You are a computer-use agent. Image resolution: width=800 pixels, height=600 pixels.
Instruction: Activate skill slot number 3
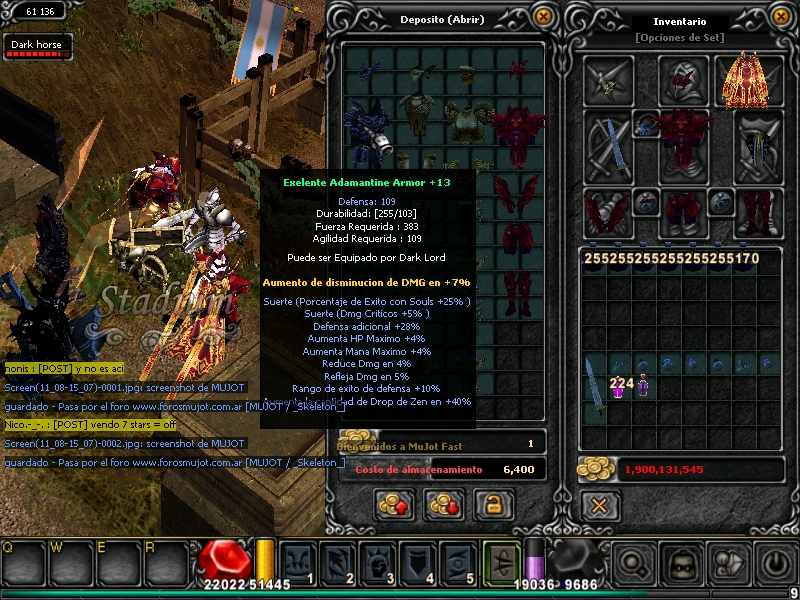385,561
